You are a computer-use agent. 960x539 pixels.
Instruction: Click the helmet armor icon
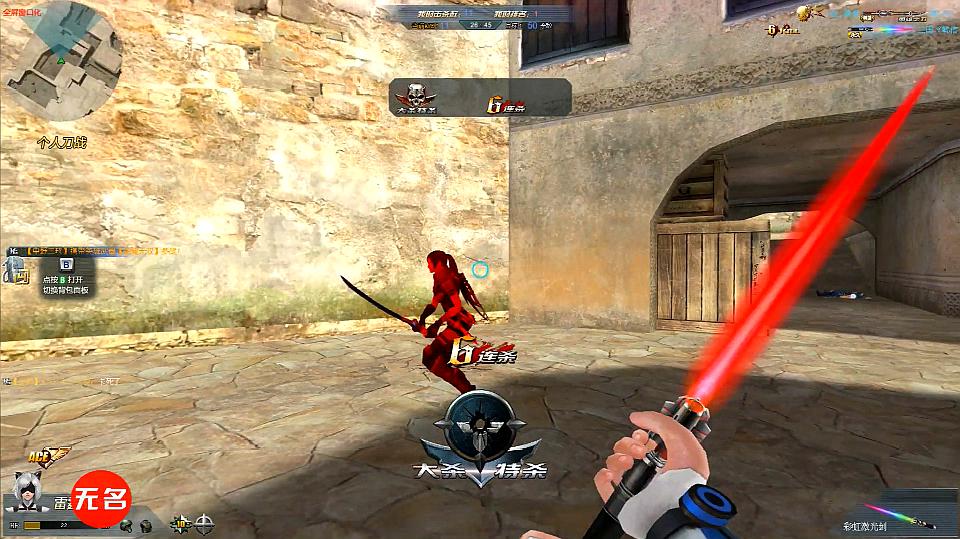click(125, 524)
